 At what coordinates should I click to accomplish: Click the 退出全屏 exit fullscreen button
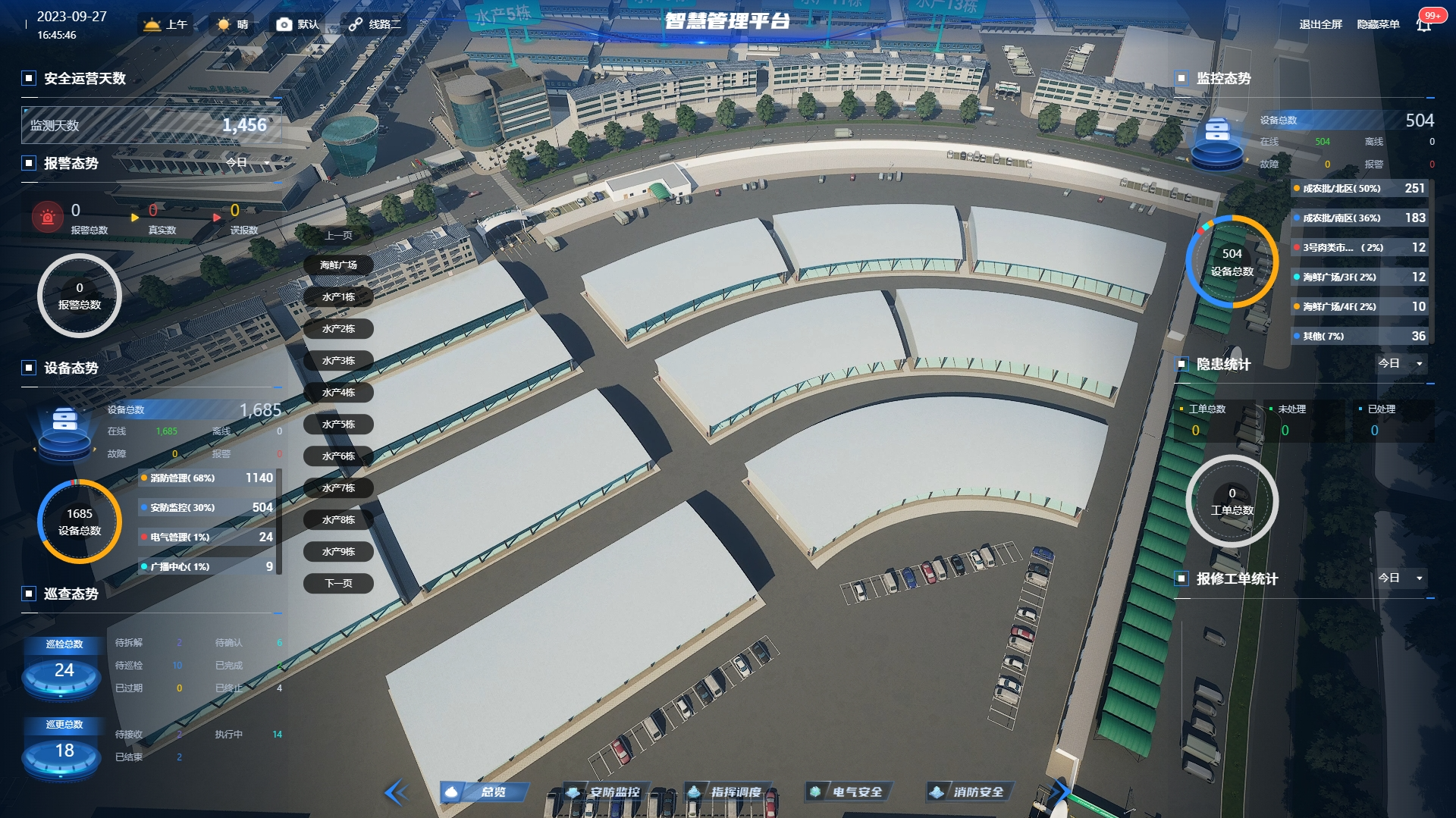point(1320,24)
